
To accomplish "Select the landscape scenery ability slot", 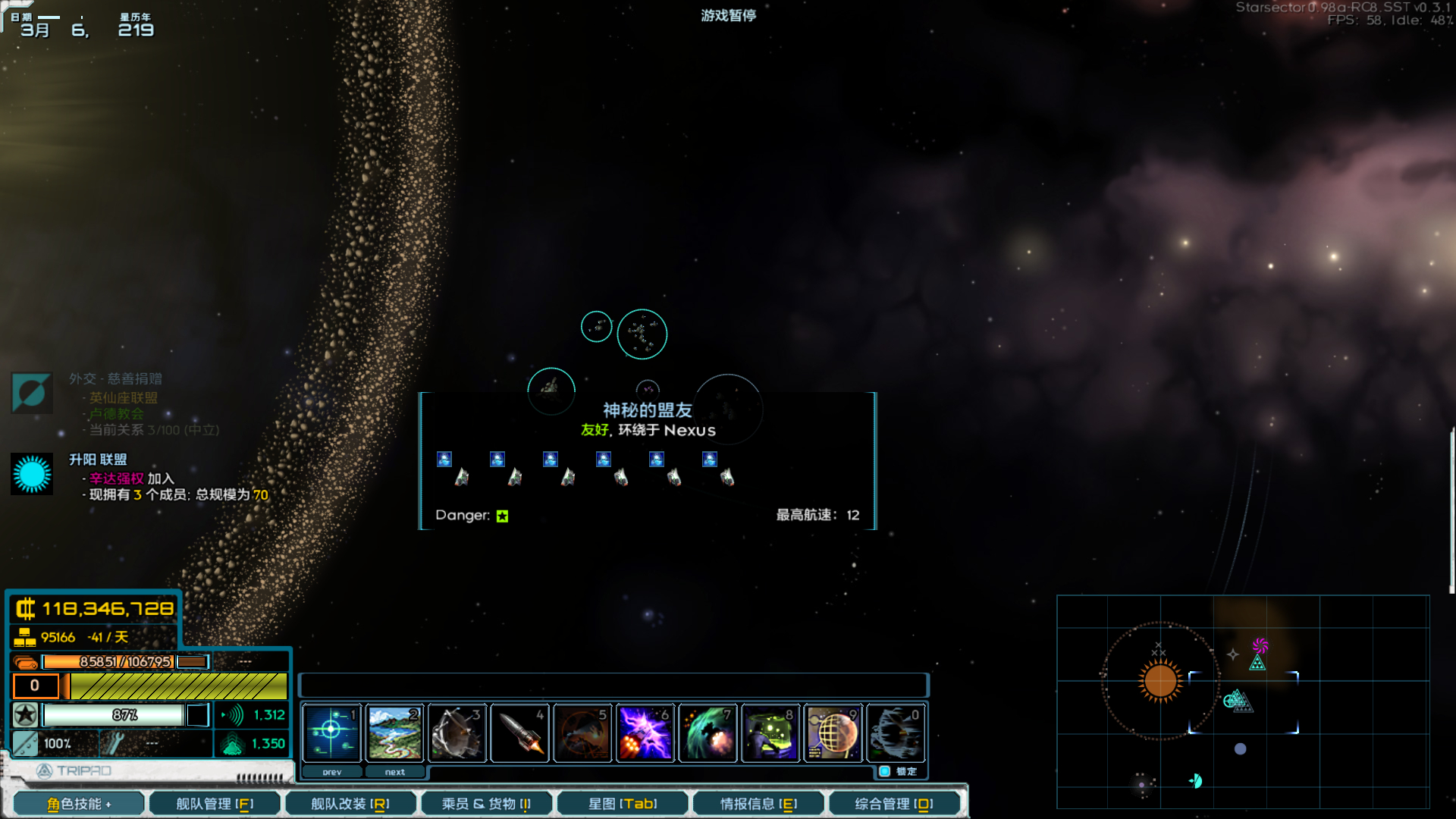I will pyautogui.click(x=394, y=733).
